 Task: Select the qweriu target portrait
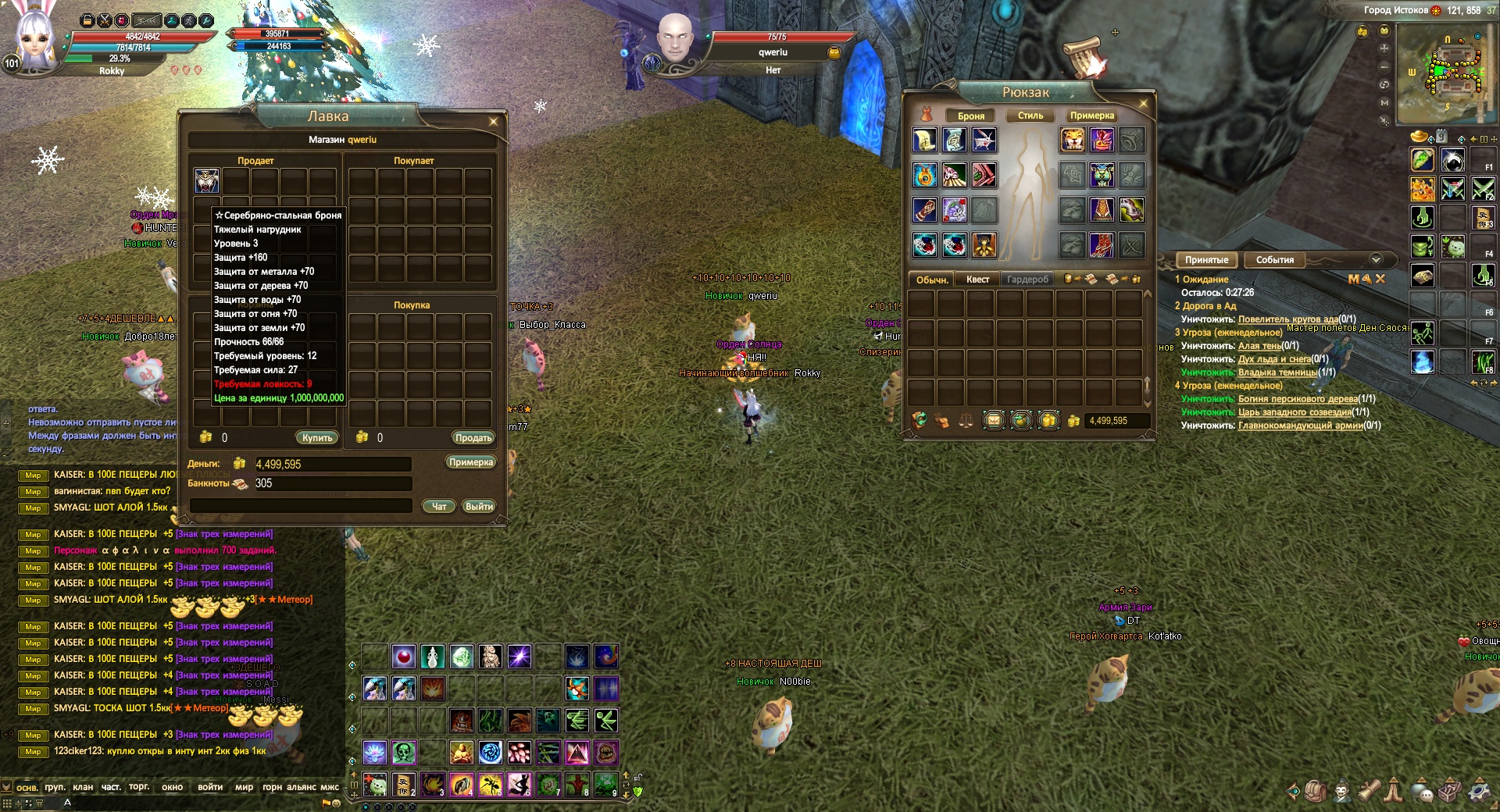coord(677,39)
